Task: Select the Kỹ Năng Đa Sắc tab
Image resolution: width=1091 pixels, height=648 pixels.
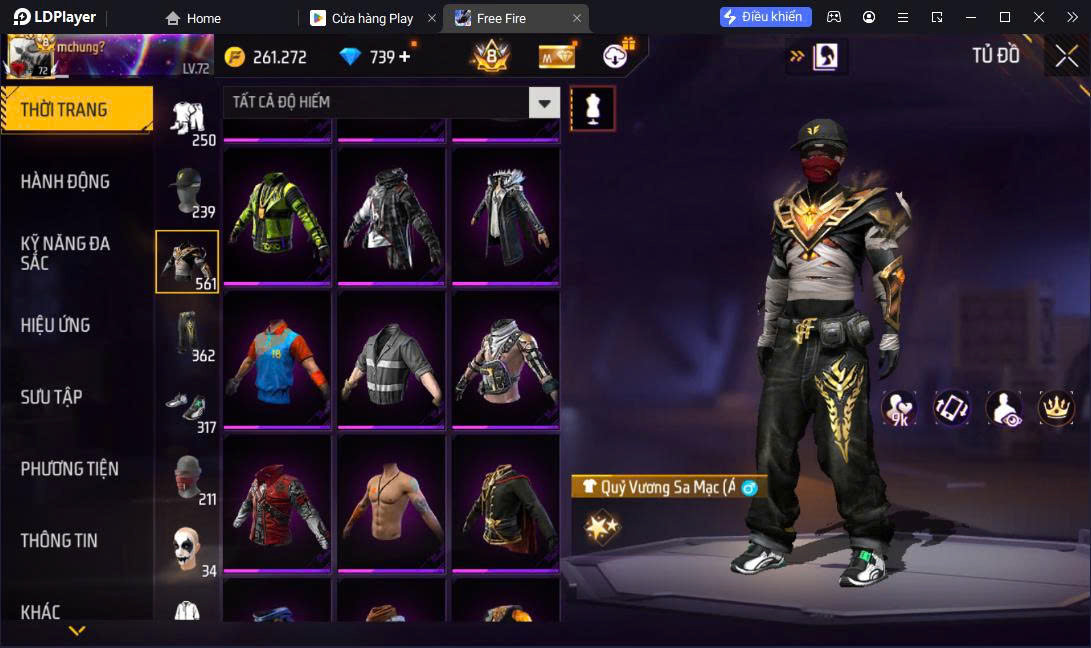Action: point(66,253)
